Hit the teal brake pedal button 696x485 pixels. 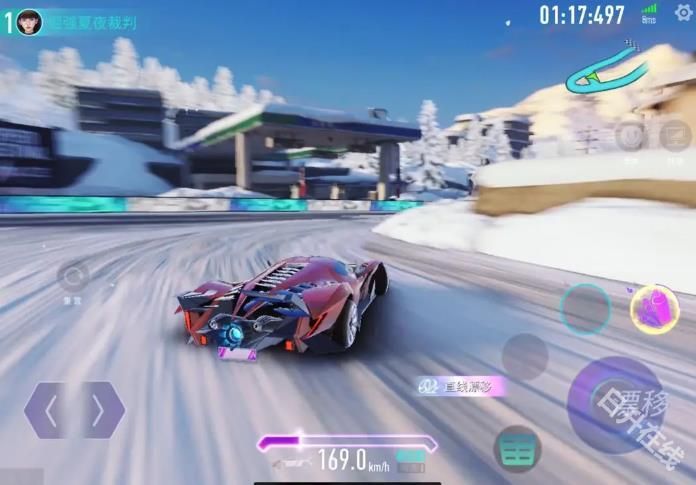pyautogui.click(x=517, y=449)
